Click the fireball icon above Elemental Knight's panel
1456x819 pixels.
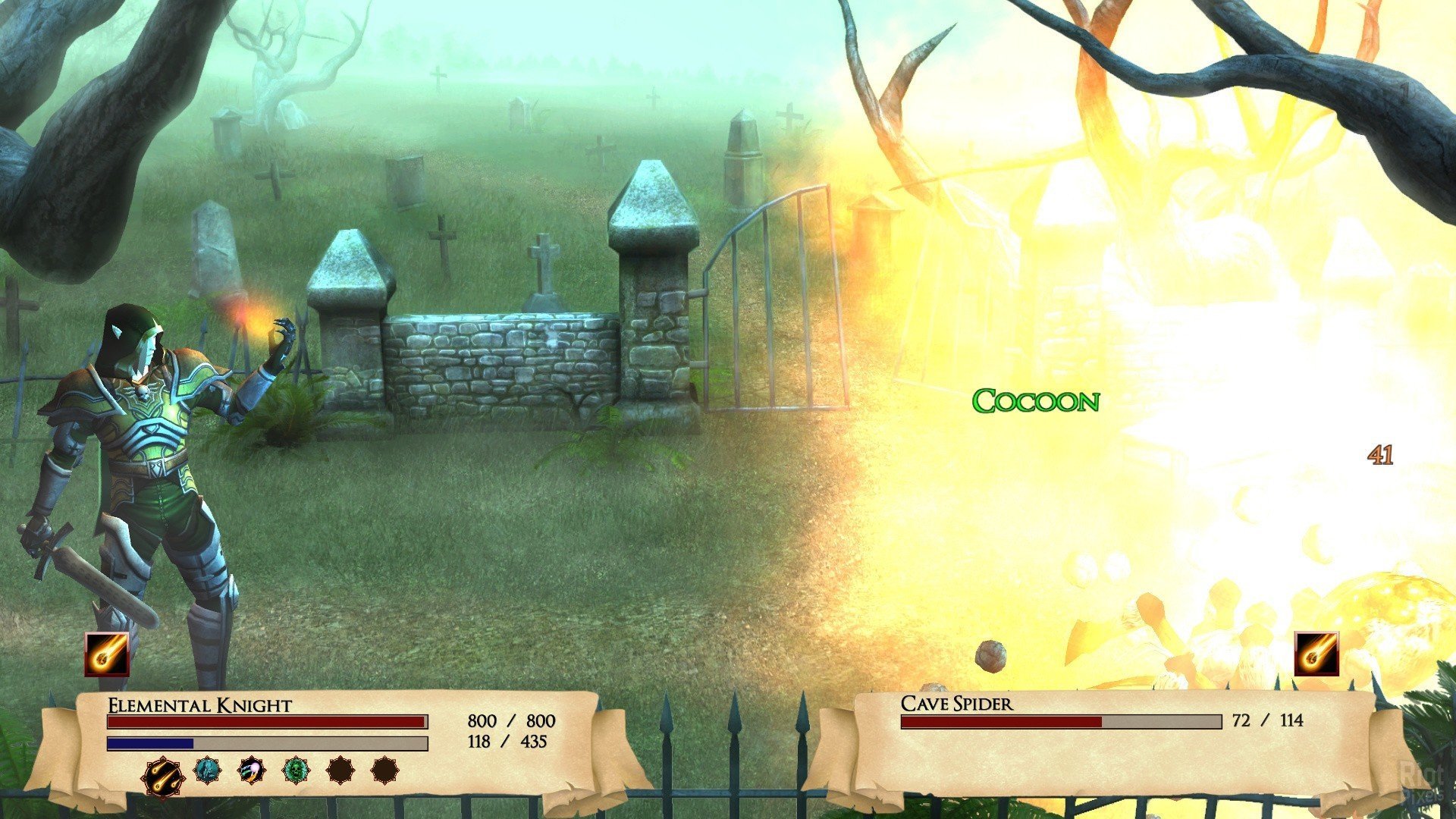[107, 654]
